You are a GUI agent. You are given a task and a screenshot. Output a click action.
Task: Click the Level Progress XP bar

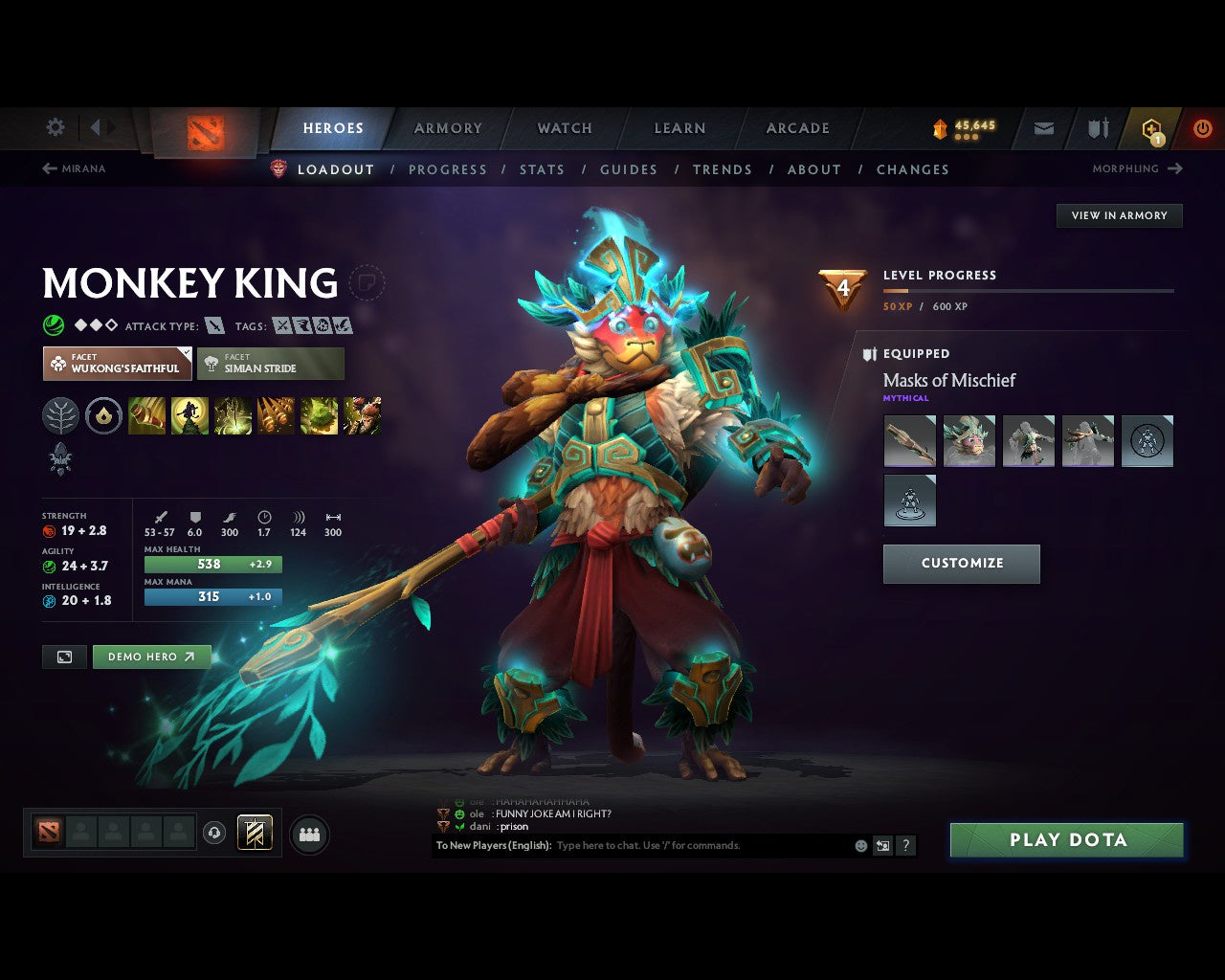(x=1029, y=290)
